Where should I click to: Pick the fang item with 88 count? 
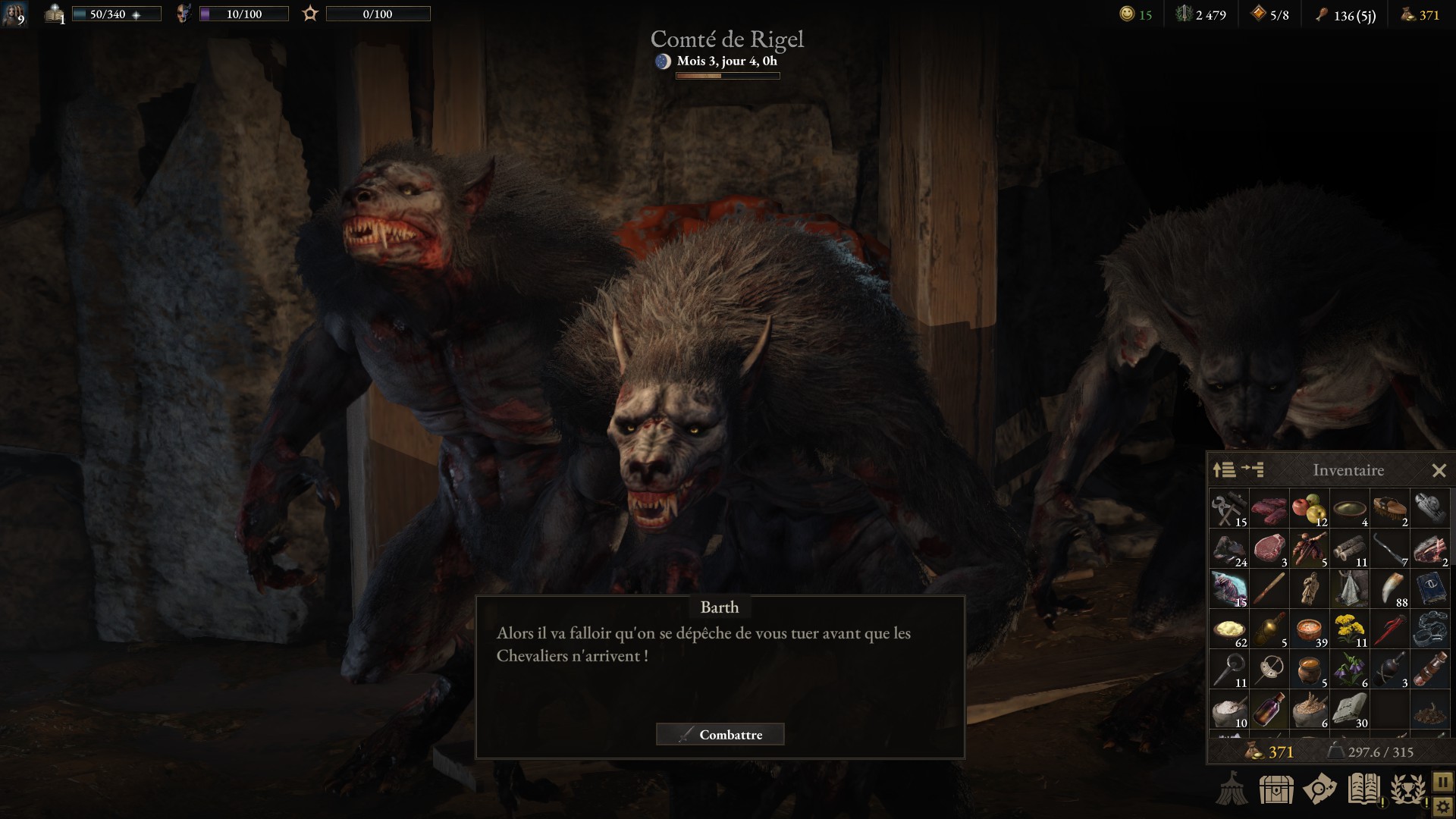coord(1389,589)
